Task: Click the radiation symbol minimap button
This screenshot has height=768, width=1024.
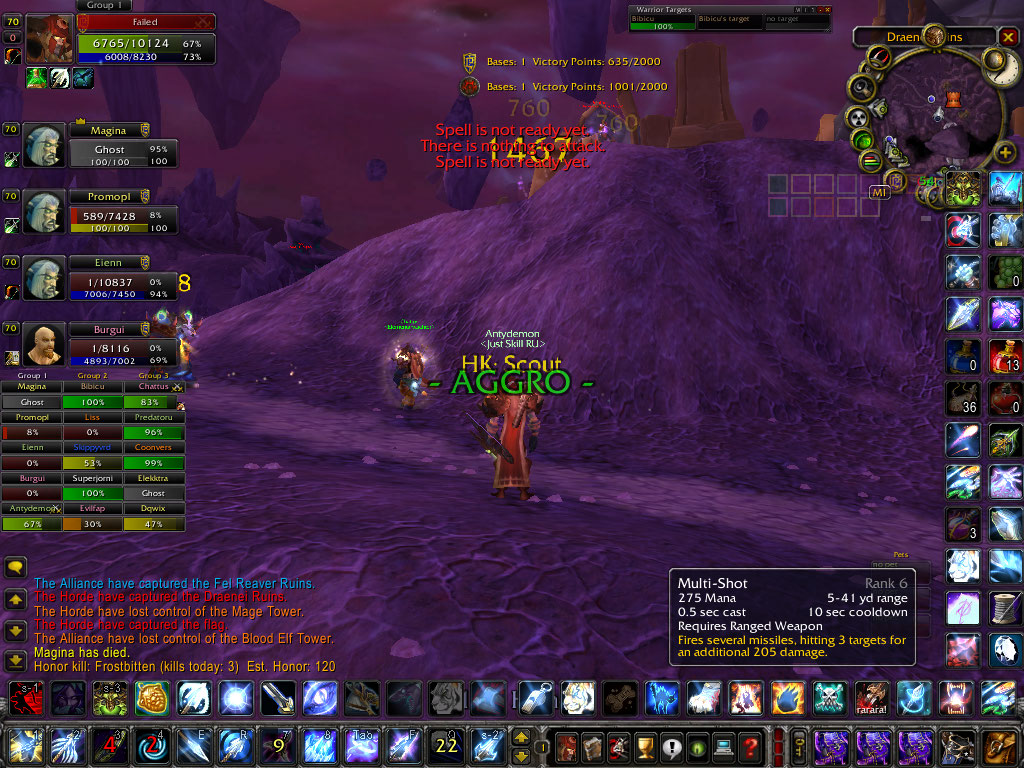Action: [x=857, y=116]
